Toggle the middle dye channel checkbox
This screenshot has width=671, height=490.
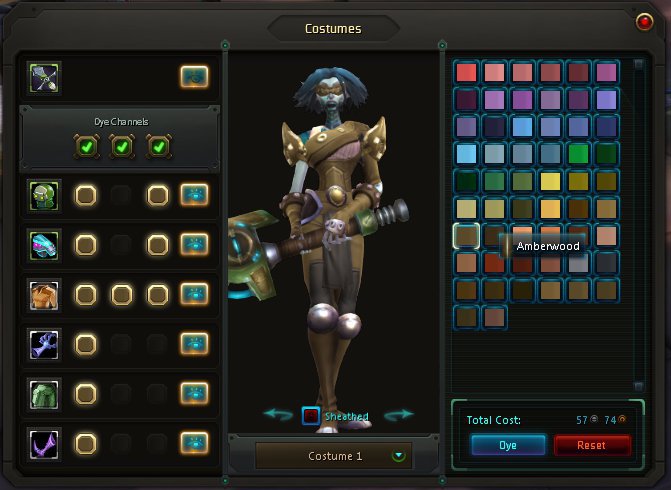click(121, 148)
